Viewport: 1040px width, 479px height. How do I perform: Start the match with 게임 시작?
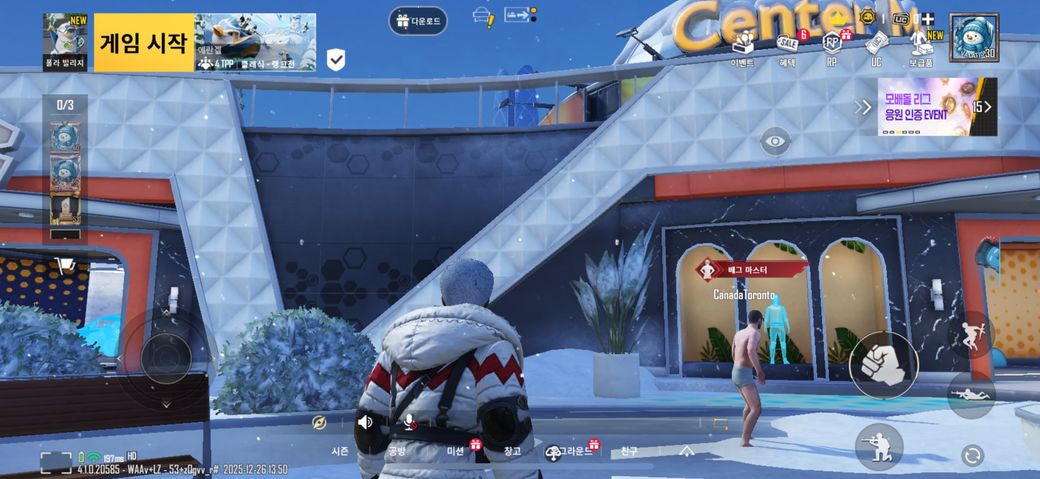[x=143, y=43]
